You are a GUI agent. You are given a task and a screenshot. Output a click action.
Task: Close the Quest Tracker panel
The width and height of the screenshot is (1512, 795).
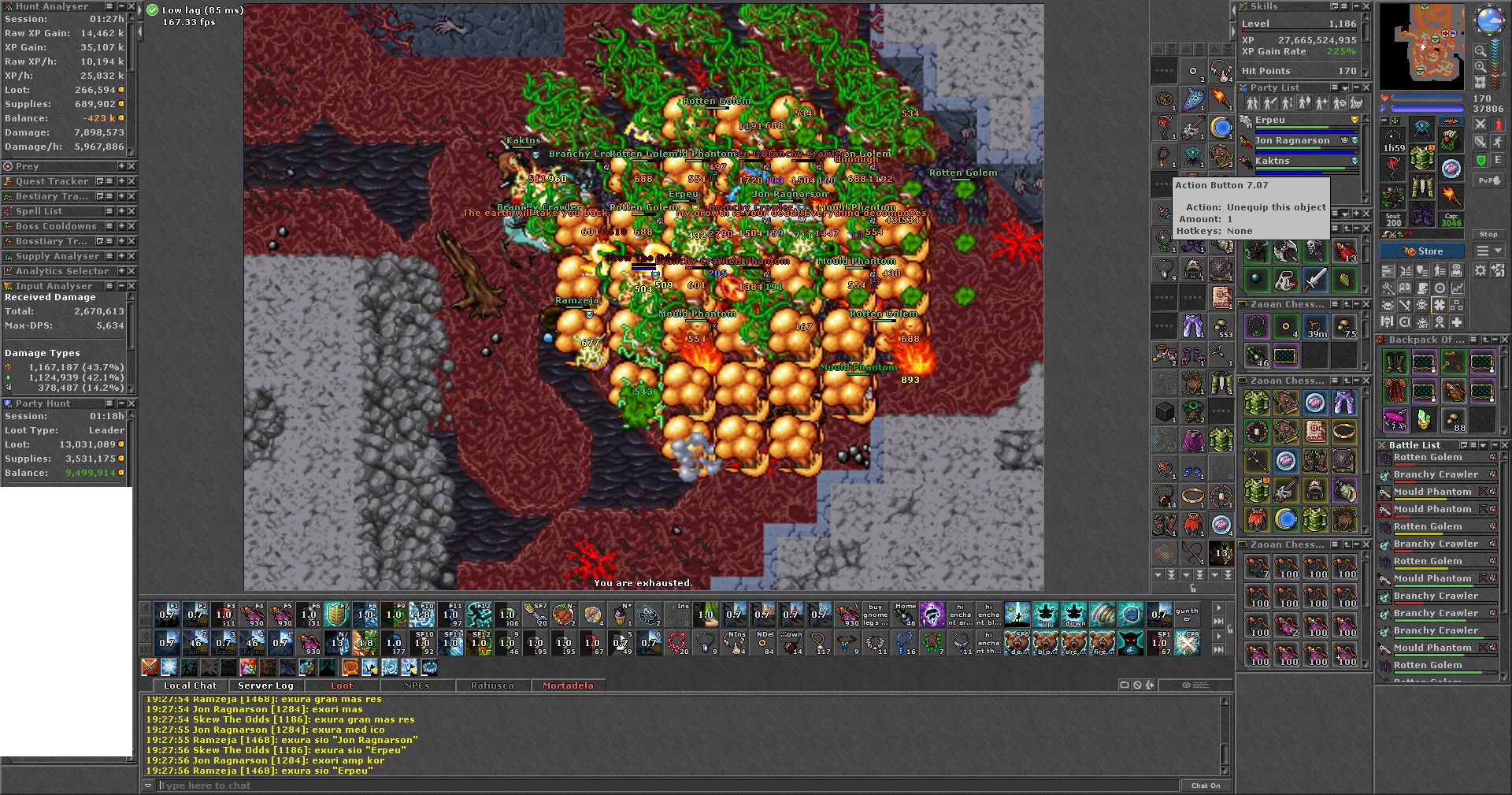[132, 181]
